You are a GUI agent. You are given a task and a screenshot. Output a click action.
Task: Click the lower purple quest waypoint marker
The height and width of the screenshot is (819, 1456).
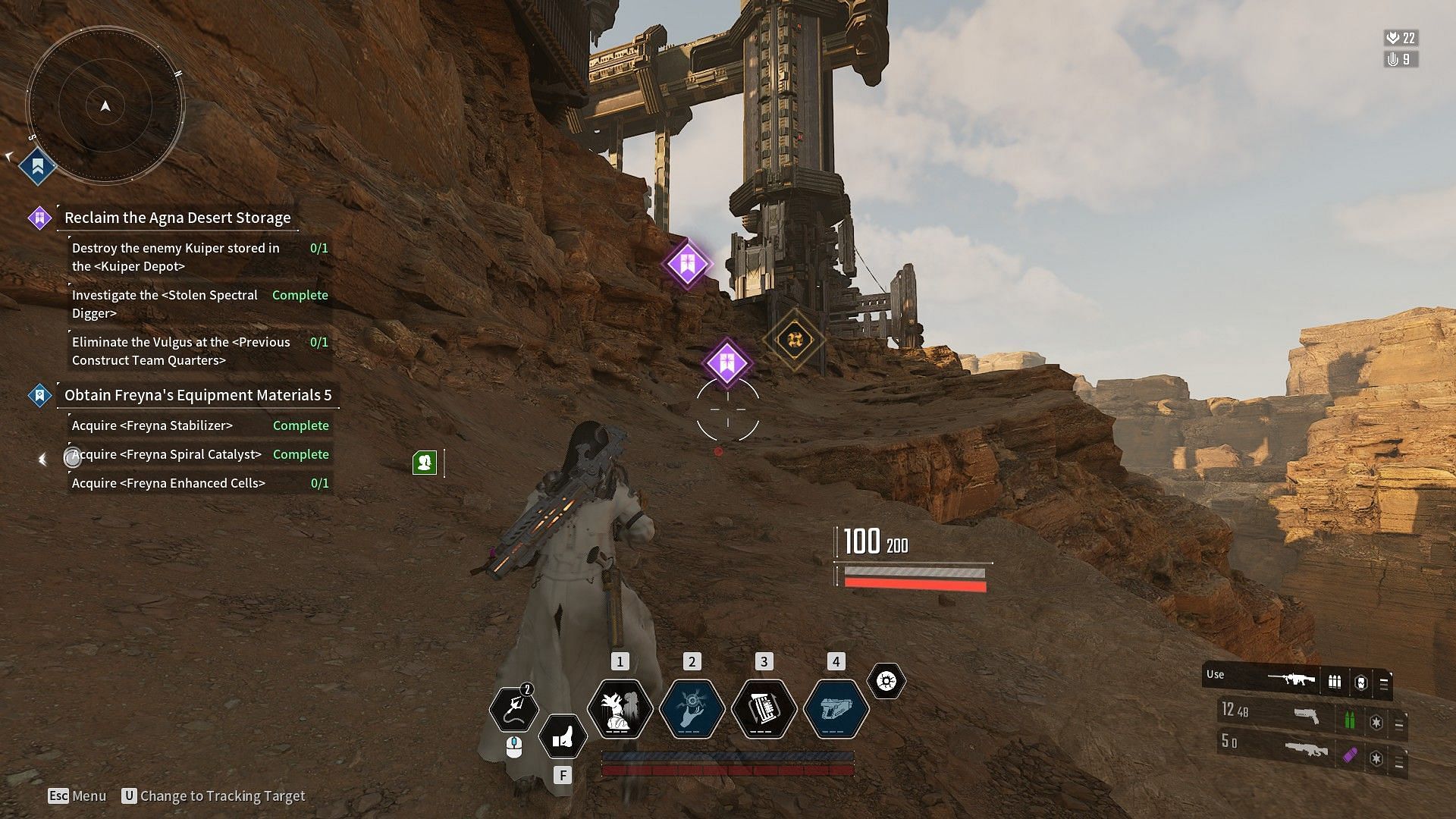pyautogui.click(x=726, y=362)
